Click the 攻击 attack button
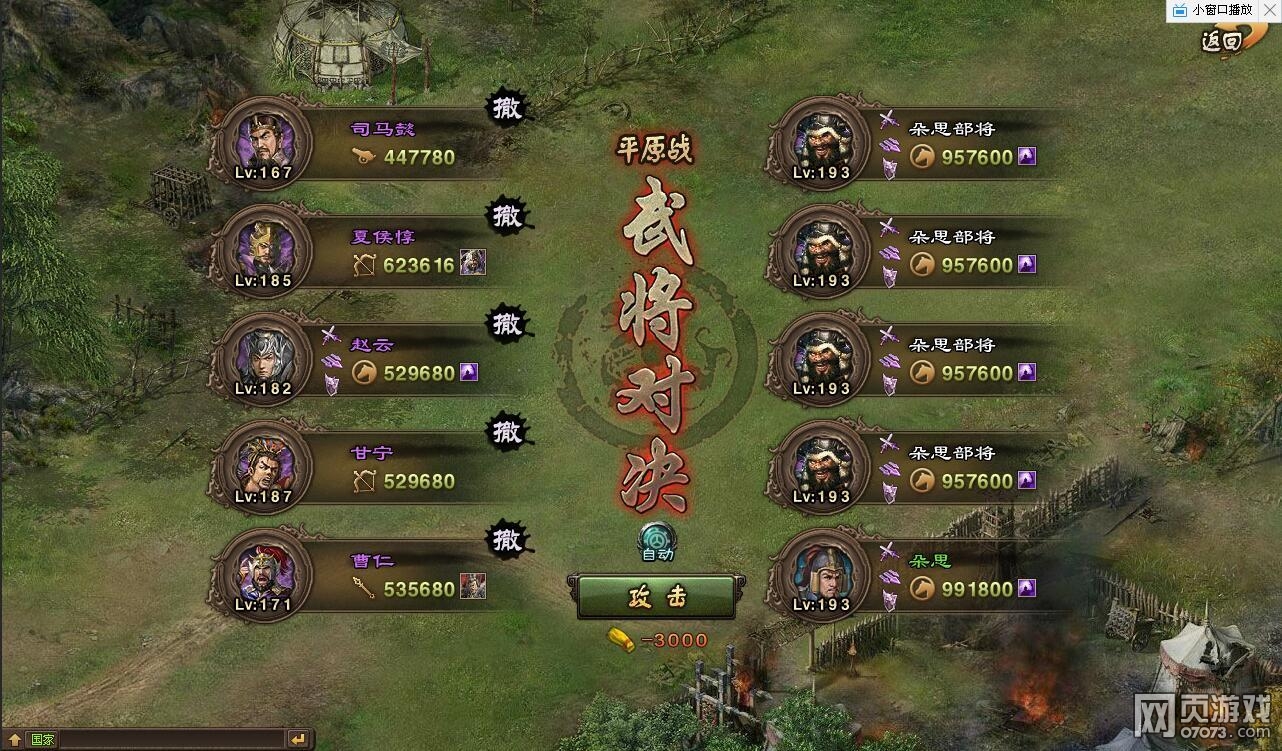Image resolution: width=1282 pixels, height=751 pixels. 656,598
